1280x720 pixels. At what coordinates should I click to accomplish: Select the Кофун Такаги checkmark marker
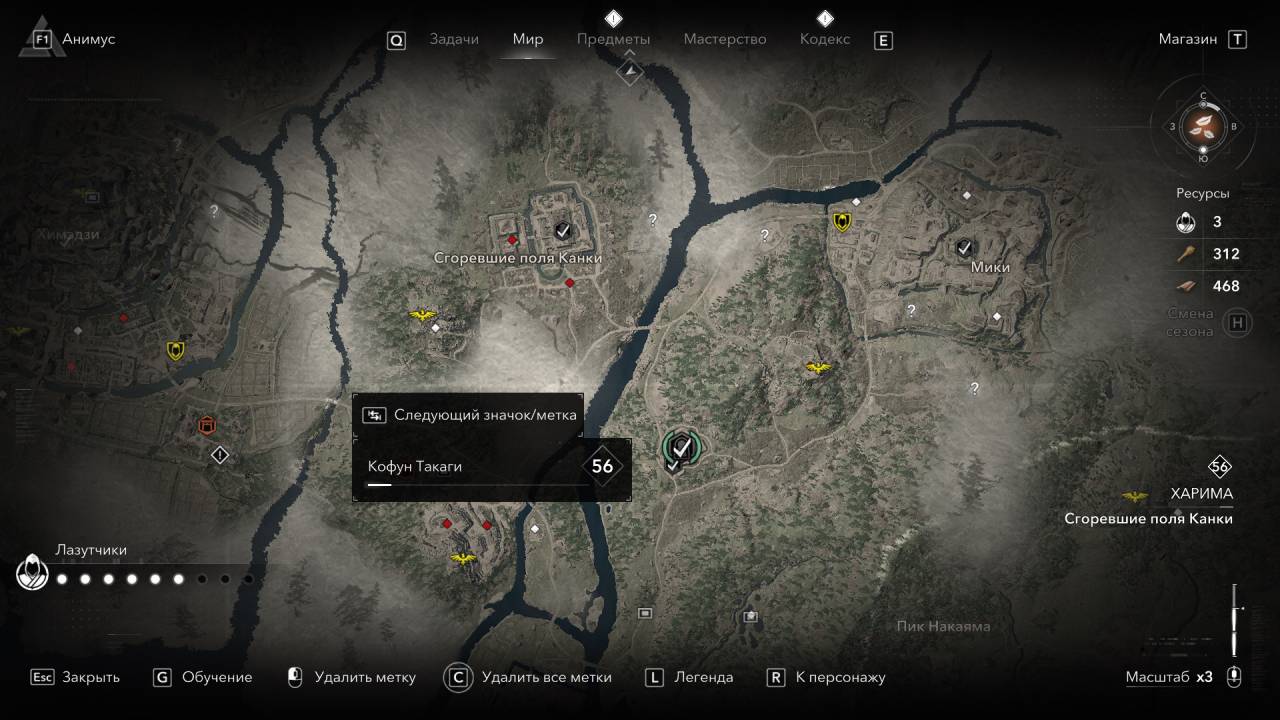(x=683, y=447)
